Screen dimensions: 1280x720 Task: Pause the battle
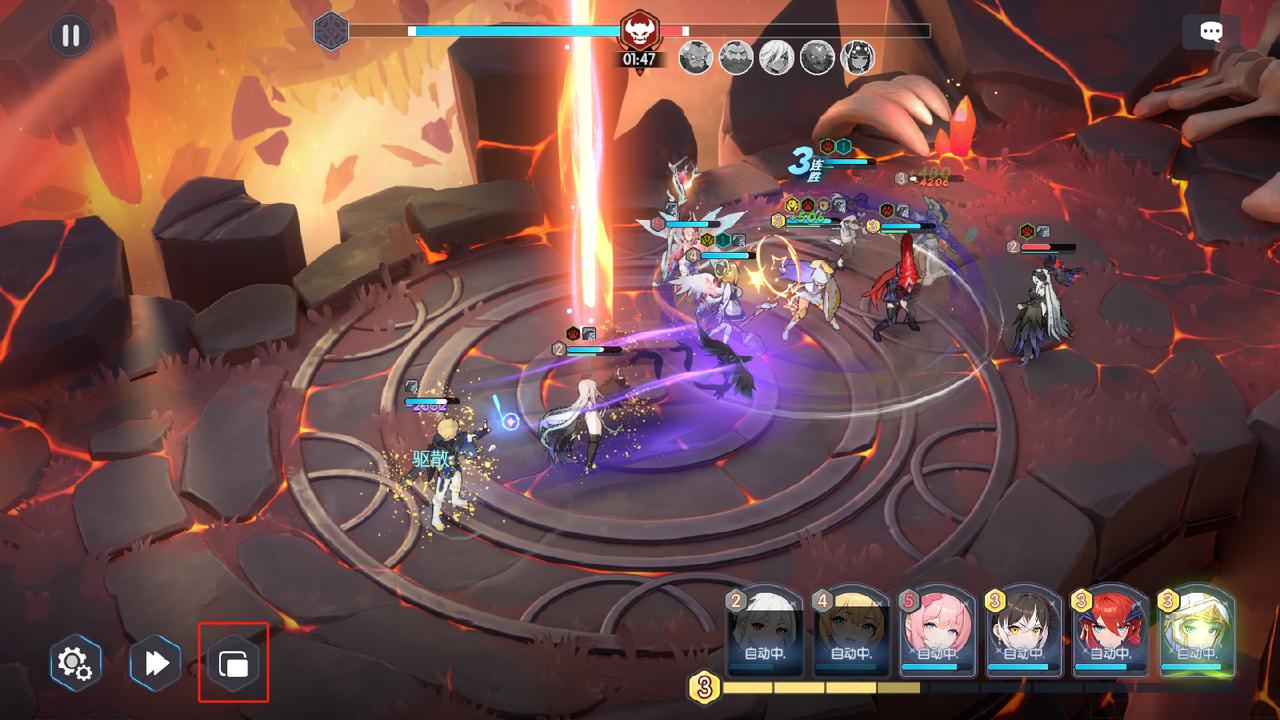coord(70,36)
